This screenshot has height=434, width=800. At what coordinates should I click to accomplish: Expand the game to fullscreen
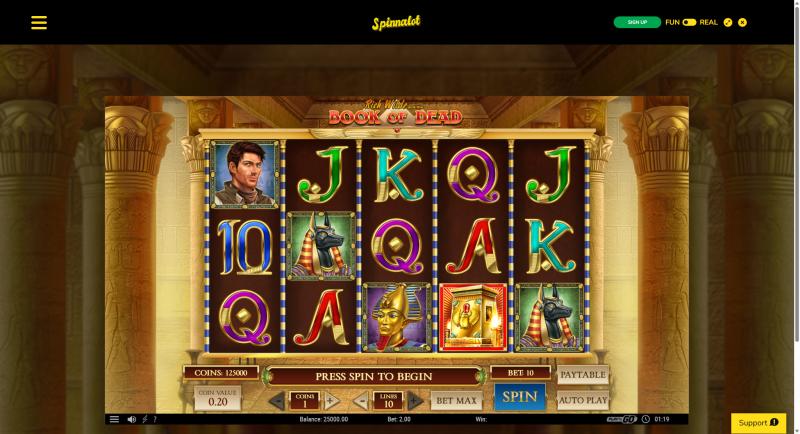coord(728,22)
